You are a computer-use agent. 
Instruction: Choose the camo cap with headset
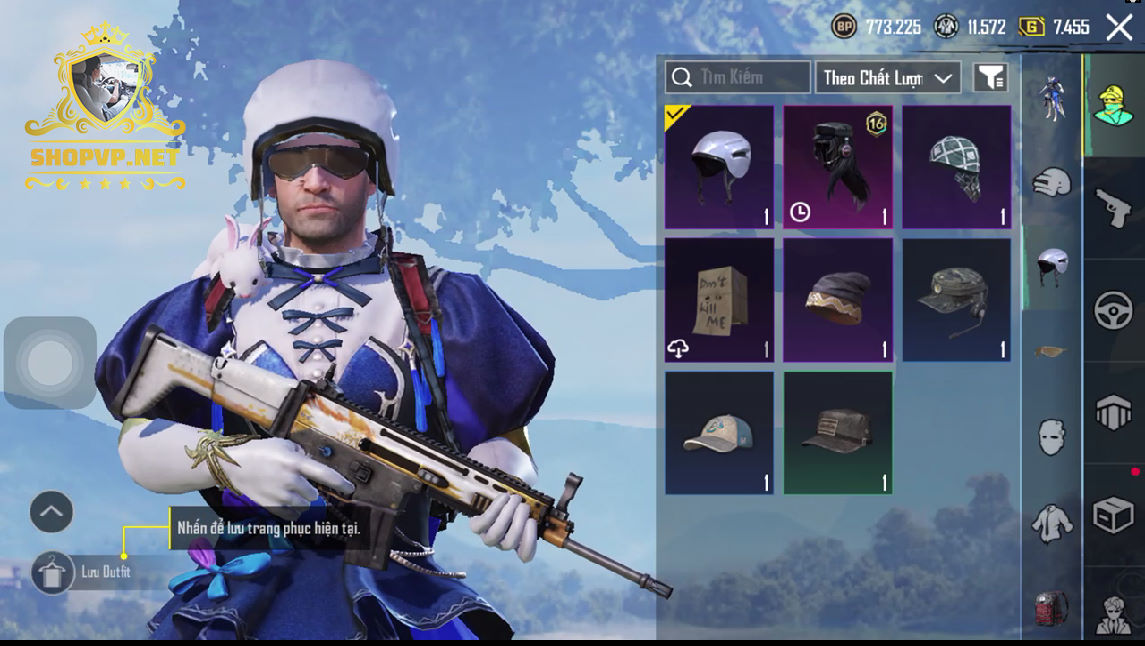pos(957,300)
